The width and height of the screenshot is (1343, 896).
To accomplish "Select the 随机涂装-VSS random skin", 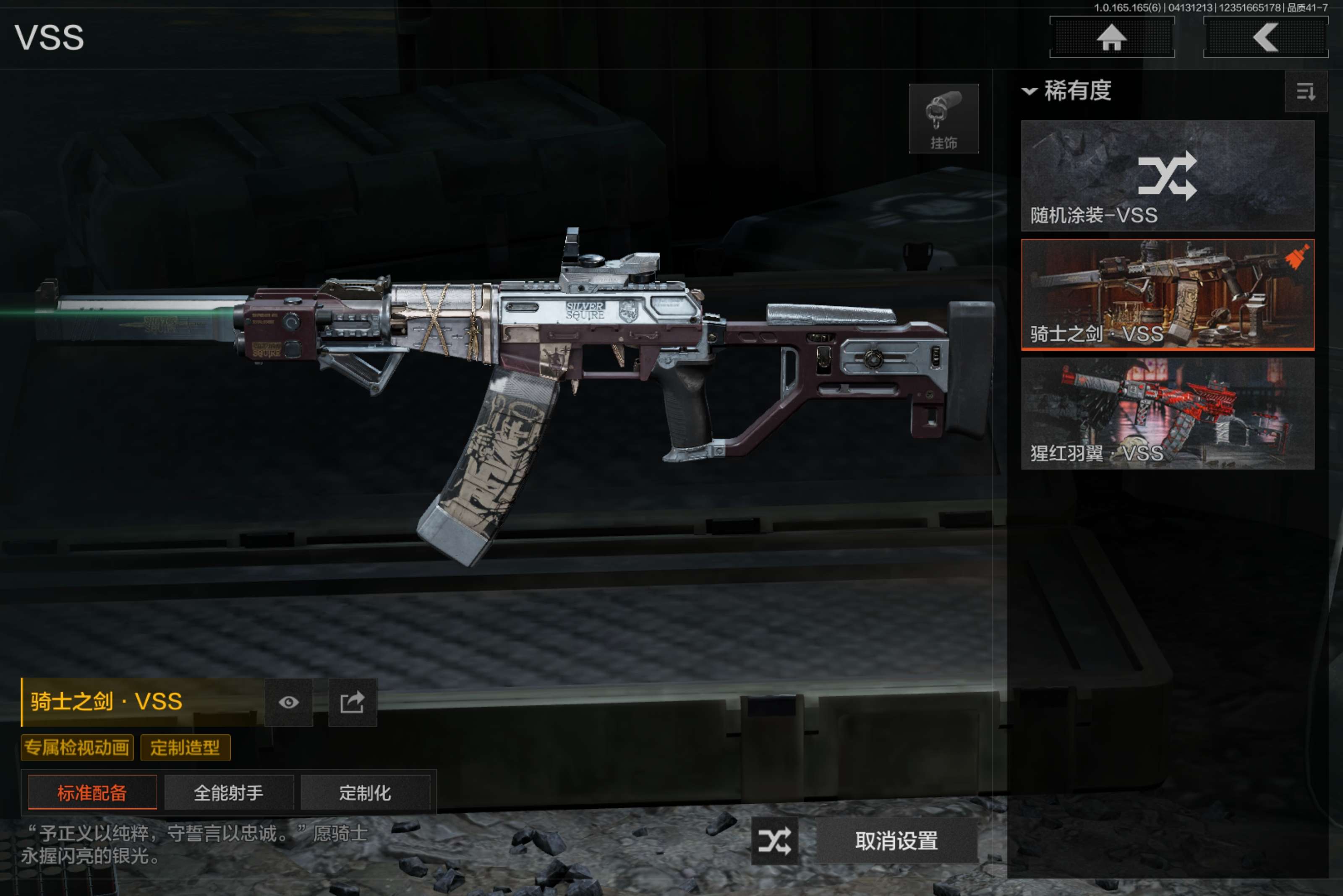I will coord(1167,175).
